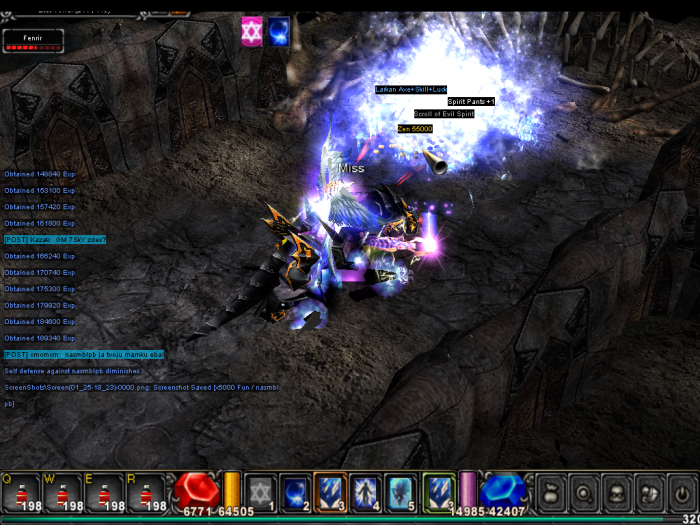Select the blue orb buff icon at top
This screenshot has width=700, height=525.
[x=279, y=31]
